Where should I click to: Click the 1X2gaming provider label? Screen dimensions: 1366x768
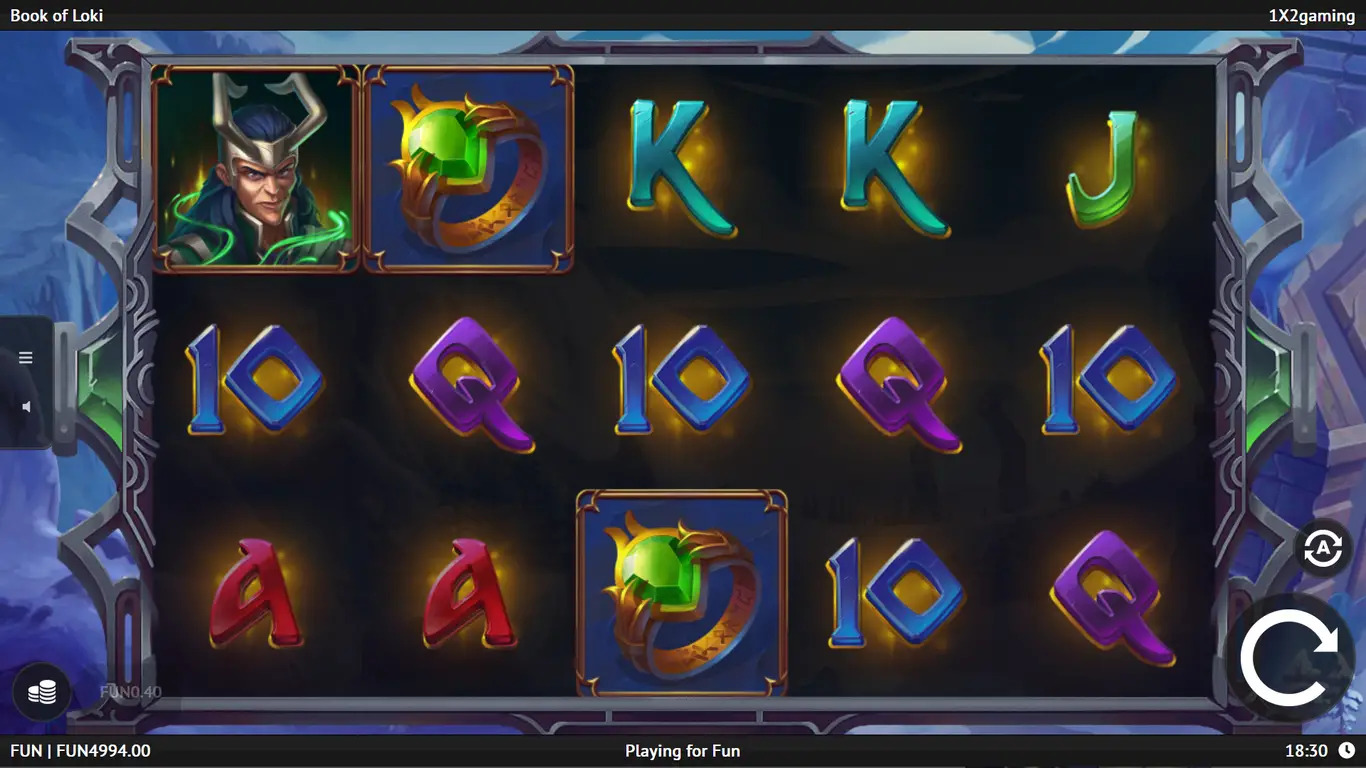point(1311,15)
